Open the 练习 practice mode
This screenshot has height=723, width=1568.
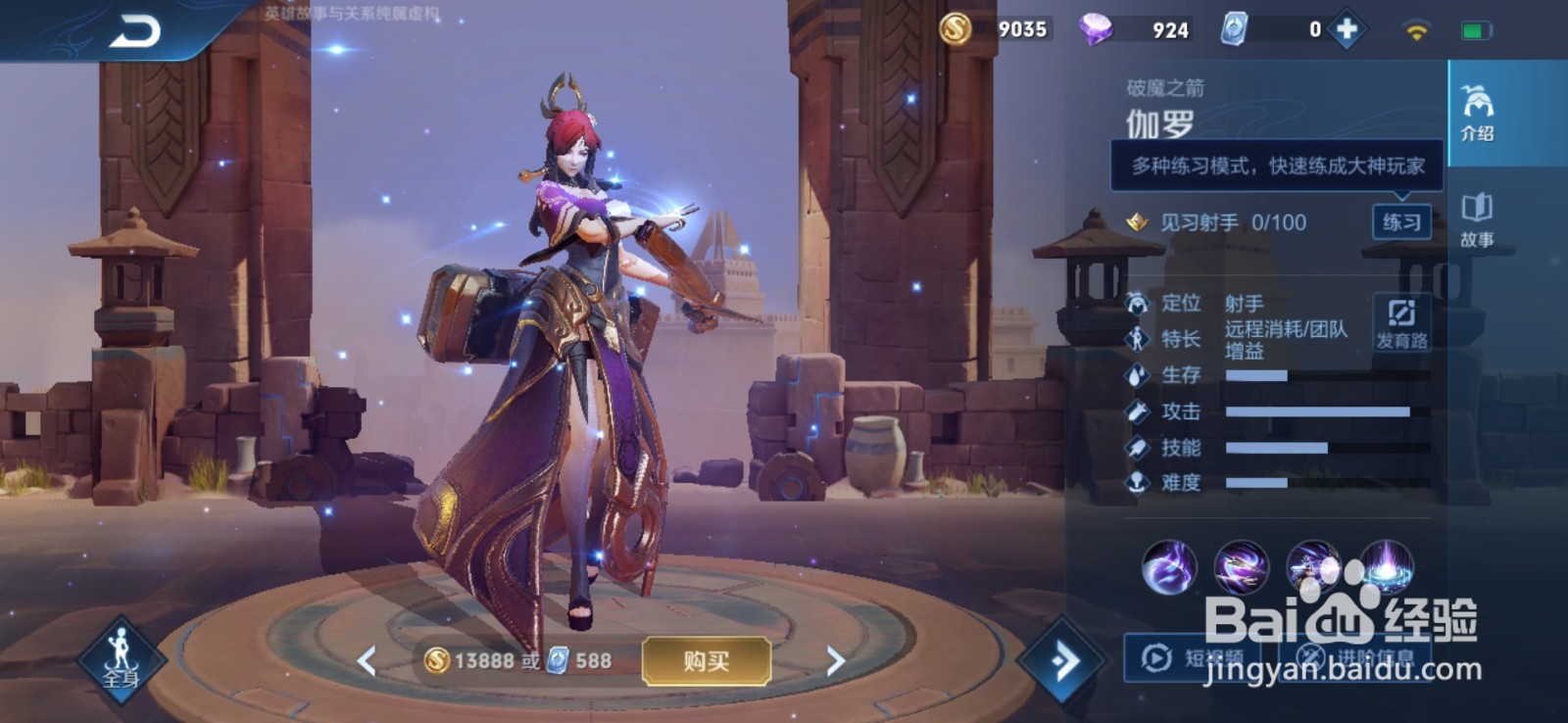(x=1401, y=222)
